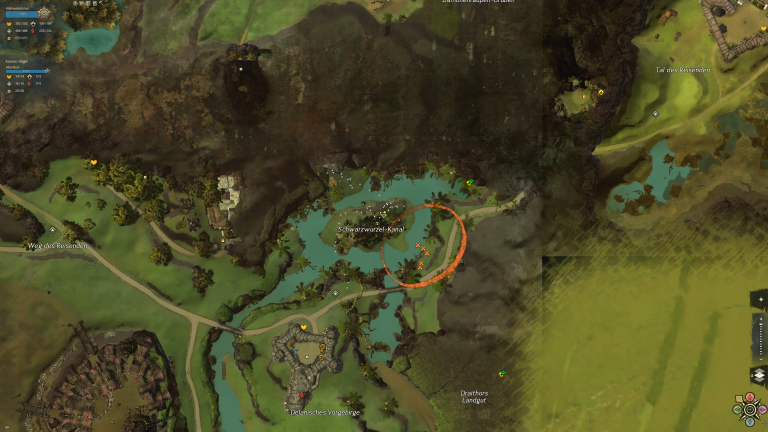768x432 pixels.
Task: Click the green marker near Draithors Landgut
Action: pos(502,374)
